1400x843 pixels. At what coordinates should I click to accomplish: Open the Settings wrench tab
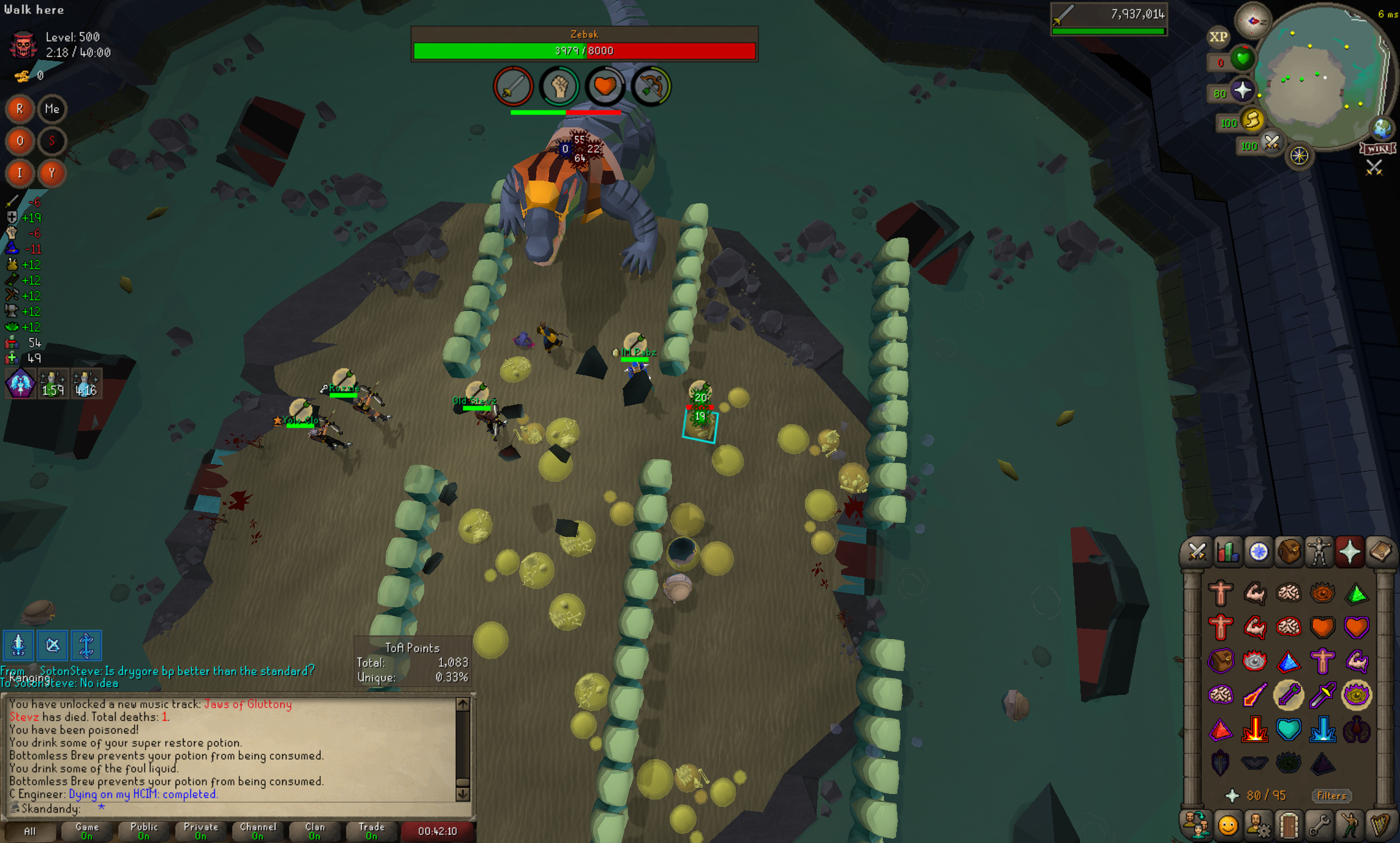tap(1319, 825)
